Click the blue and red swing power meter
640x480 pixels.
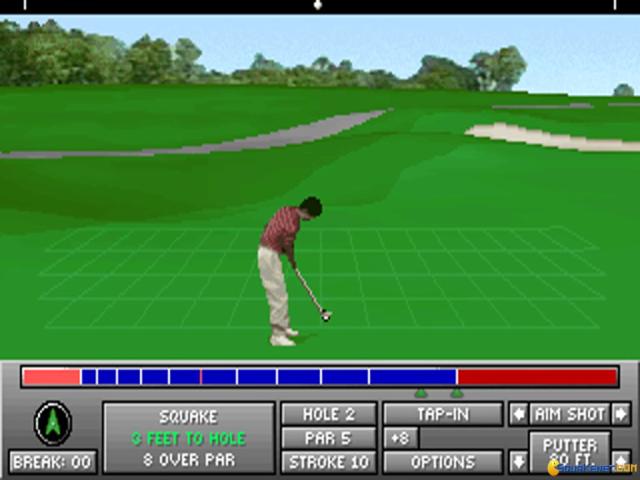pos(320,377)
